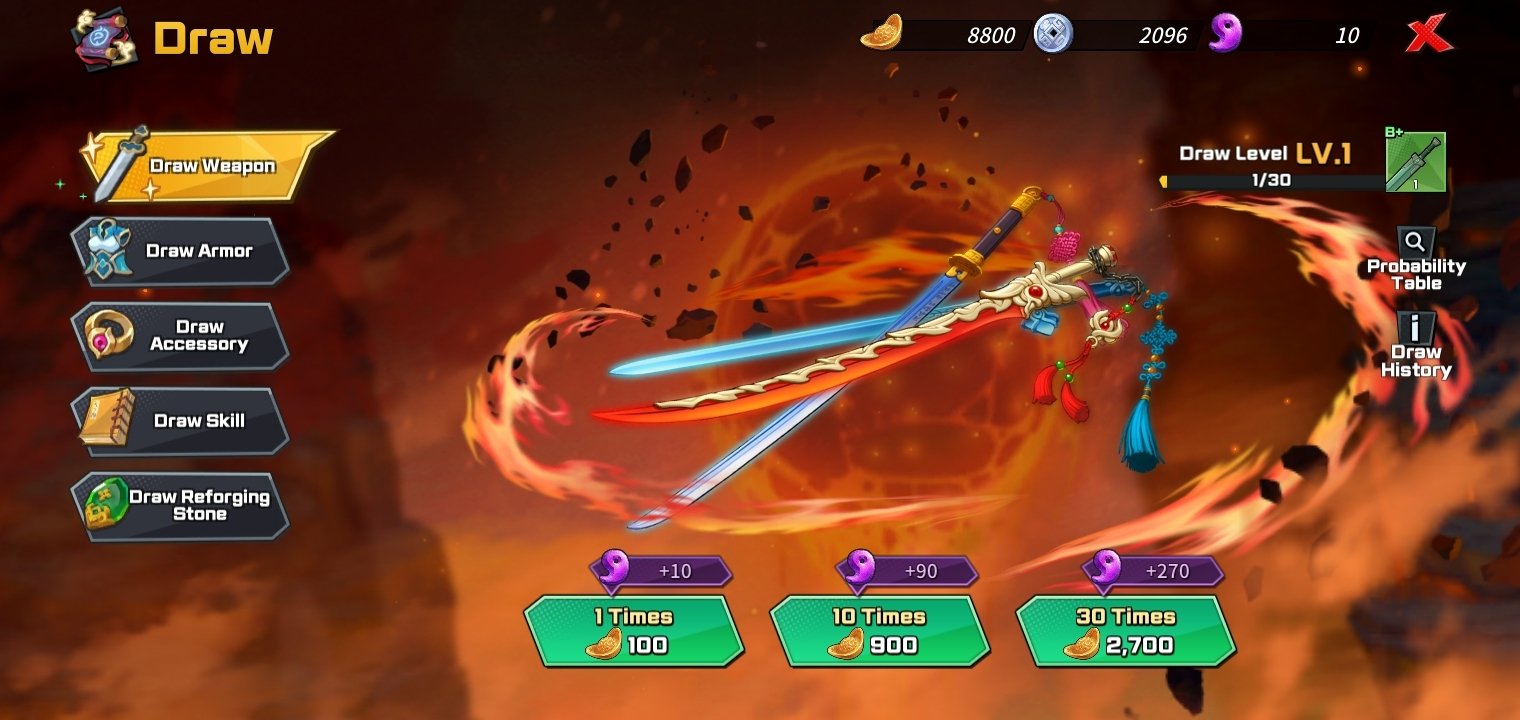View the Draw History

(1416, 346)
